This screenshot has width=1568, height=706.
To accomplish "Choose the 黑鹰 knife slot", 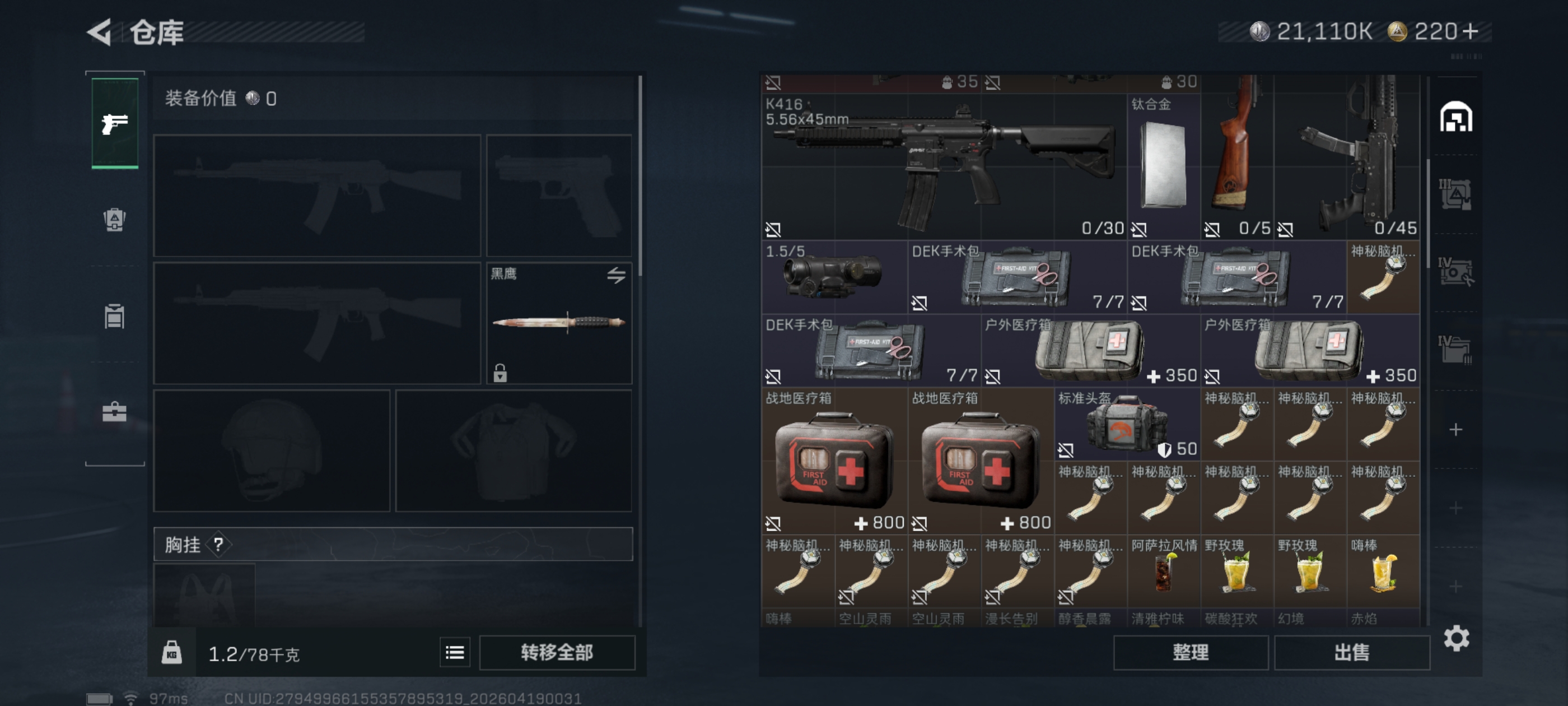I will point(559,322).
